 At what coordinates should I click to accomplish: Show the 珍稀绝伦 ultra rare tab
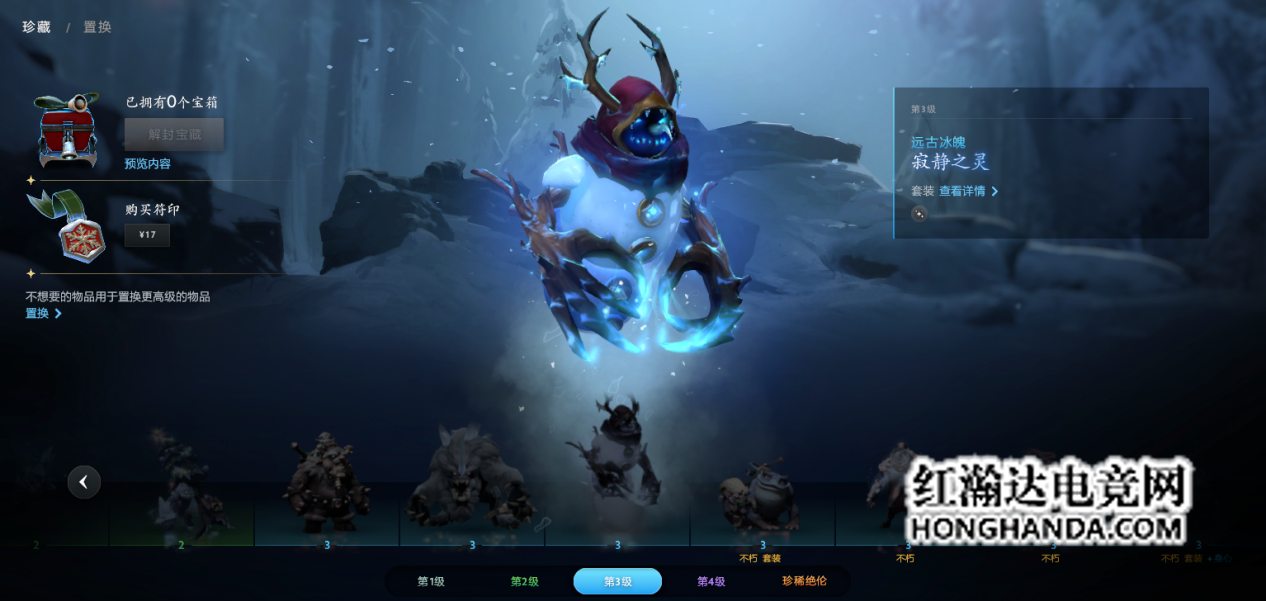(804, 581)
